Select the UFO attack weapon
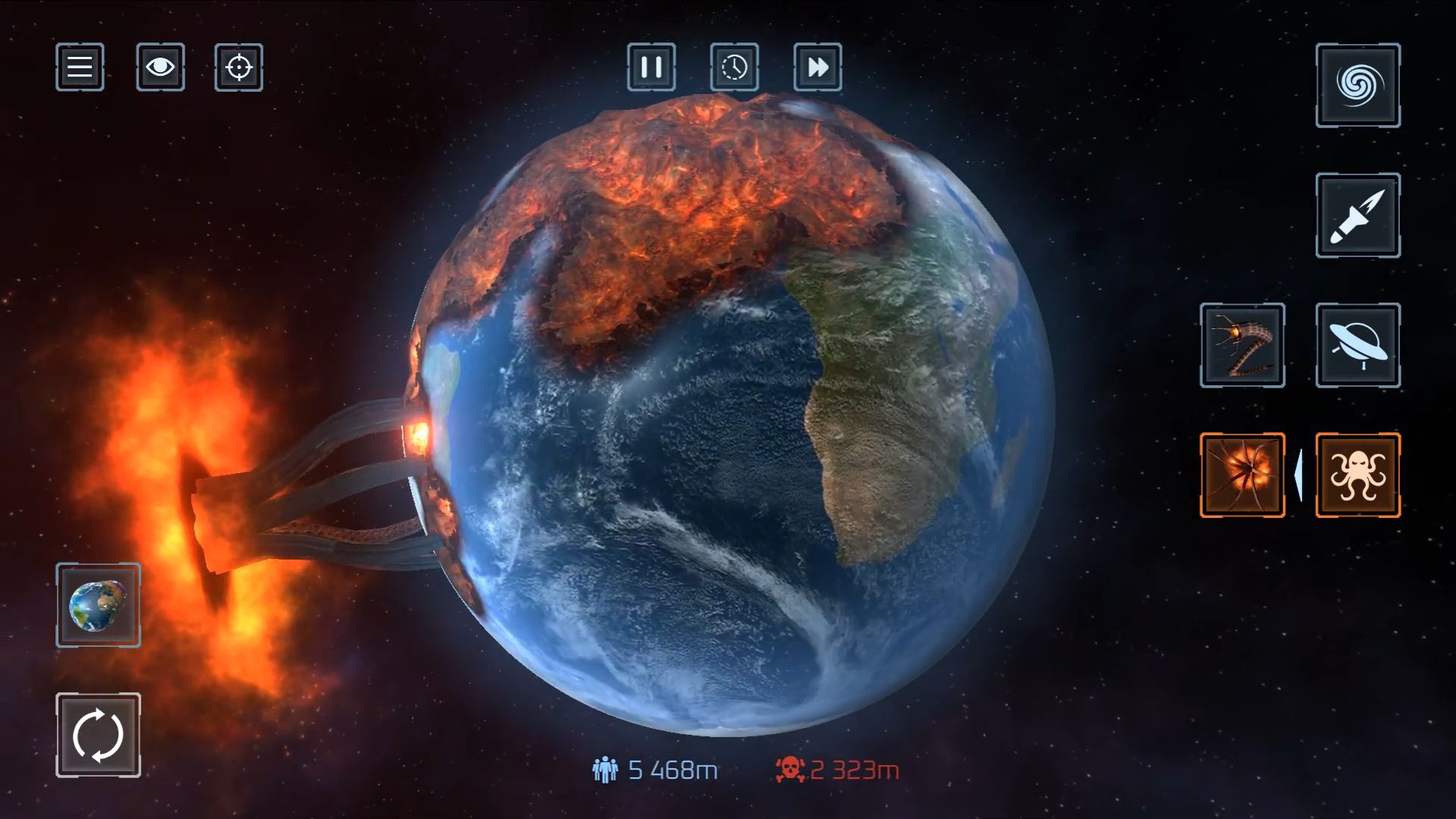The image size is (1456, 819). 1356,346
